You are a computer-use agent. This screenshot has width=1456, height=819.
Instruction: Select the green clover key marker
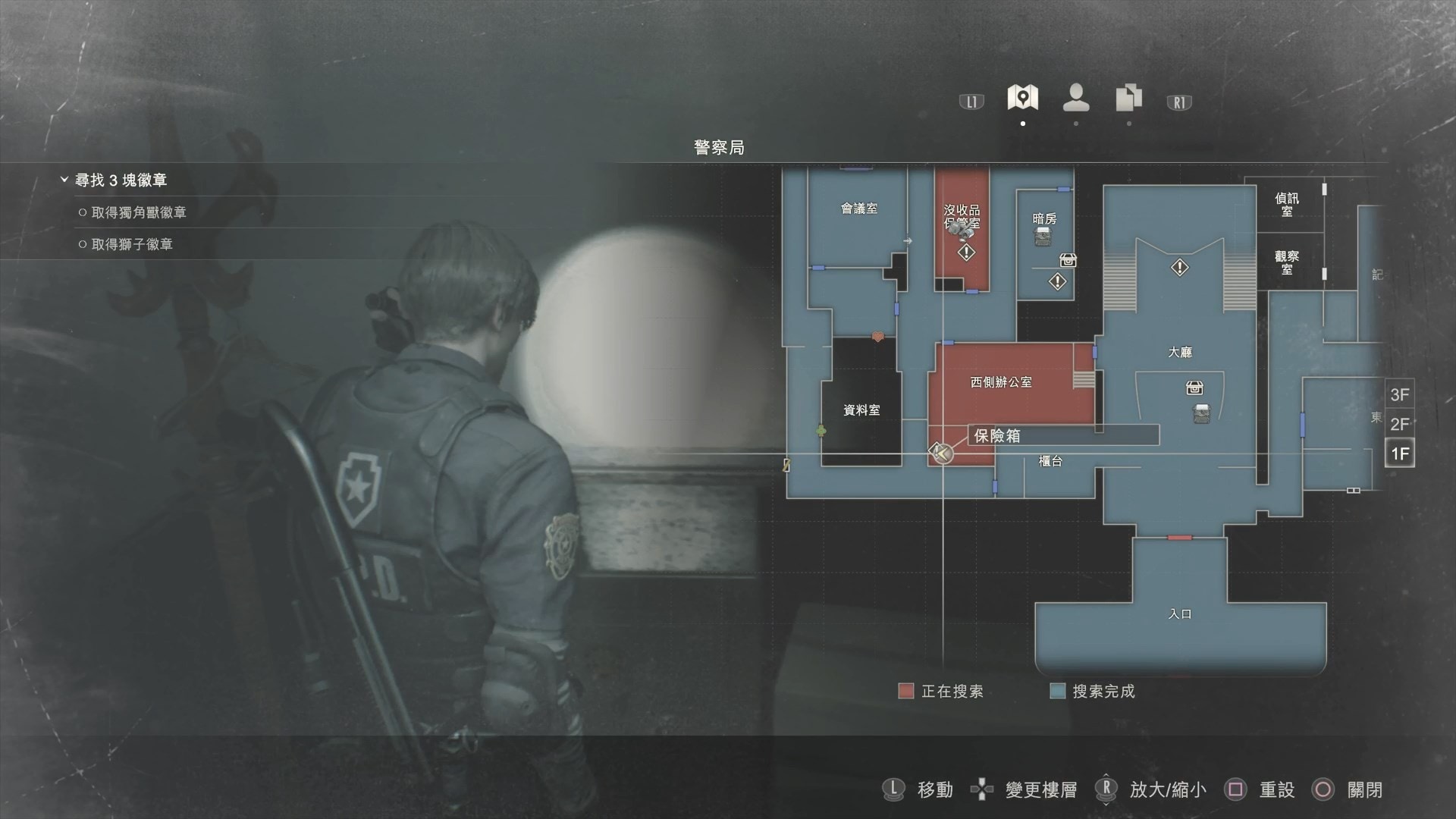pyautogui.click(x=821, y=431)
